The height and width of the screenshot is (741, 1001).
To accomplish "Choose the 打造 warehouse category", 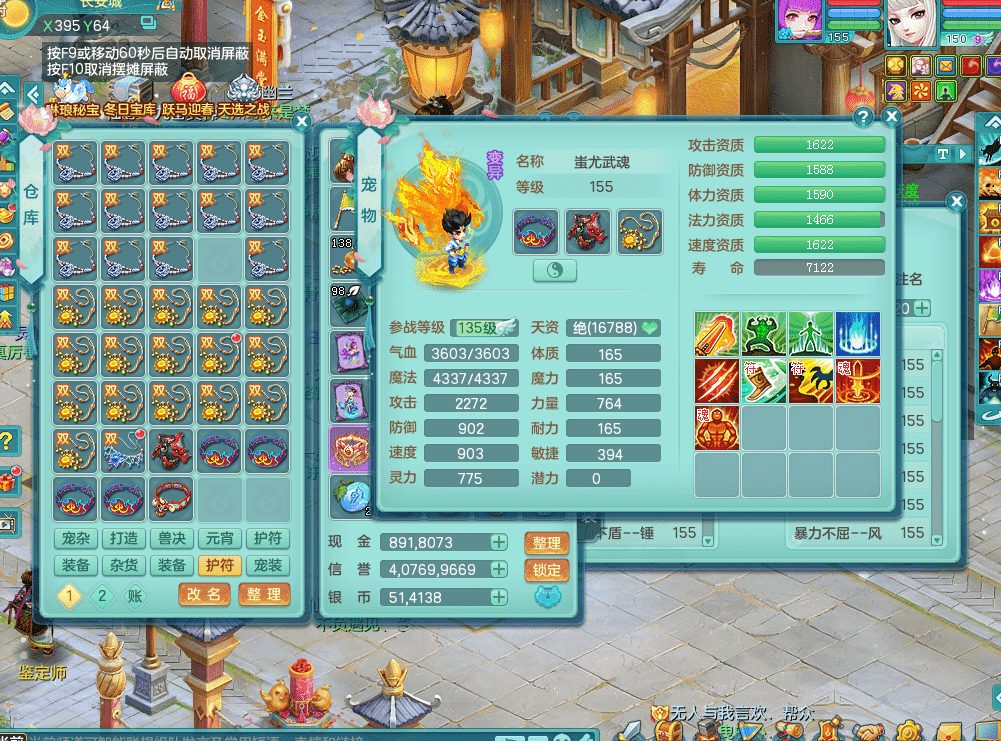I will [124, 539].
